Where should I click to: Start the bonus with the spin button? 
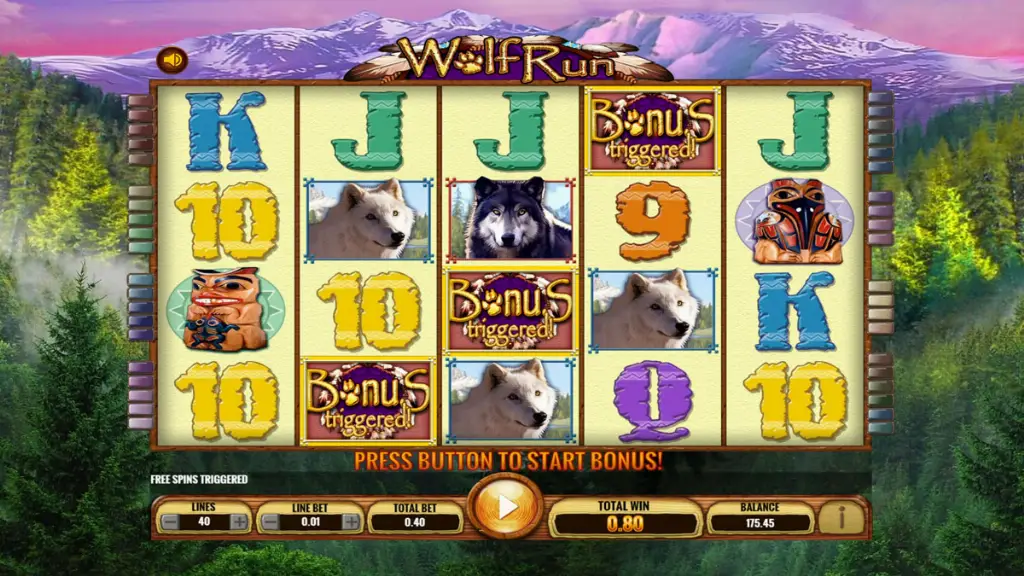click(x=506, y=507)
